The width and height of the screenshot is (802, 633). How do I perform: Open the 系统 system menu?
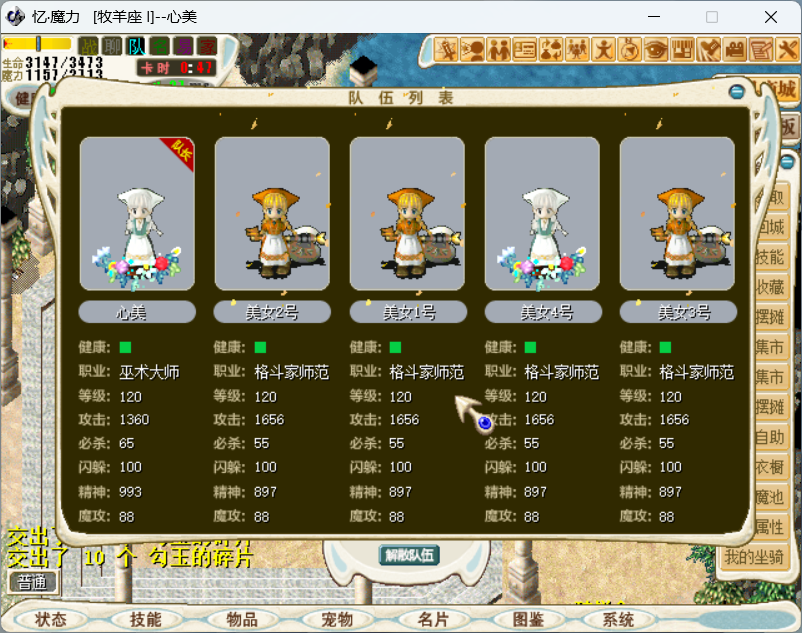click(x=618, y=620)
